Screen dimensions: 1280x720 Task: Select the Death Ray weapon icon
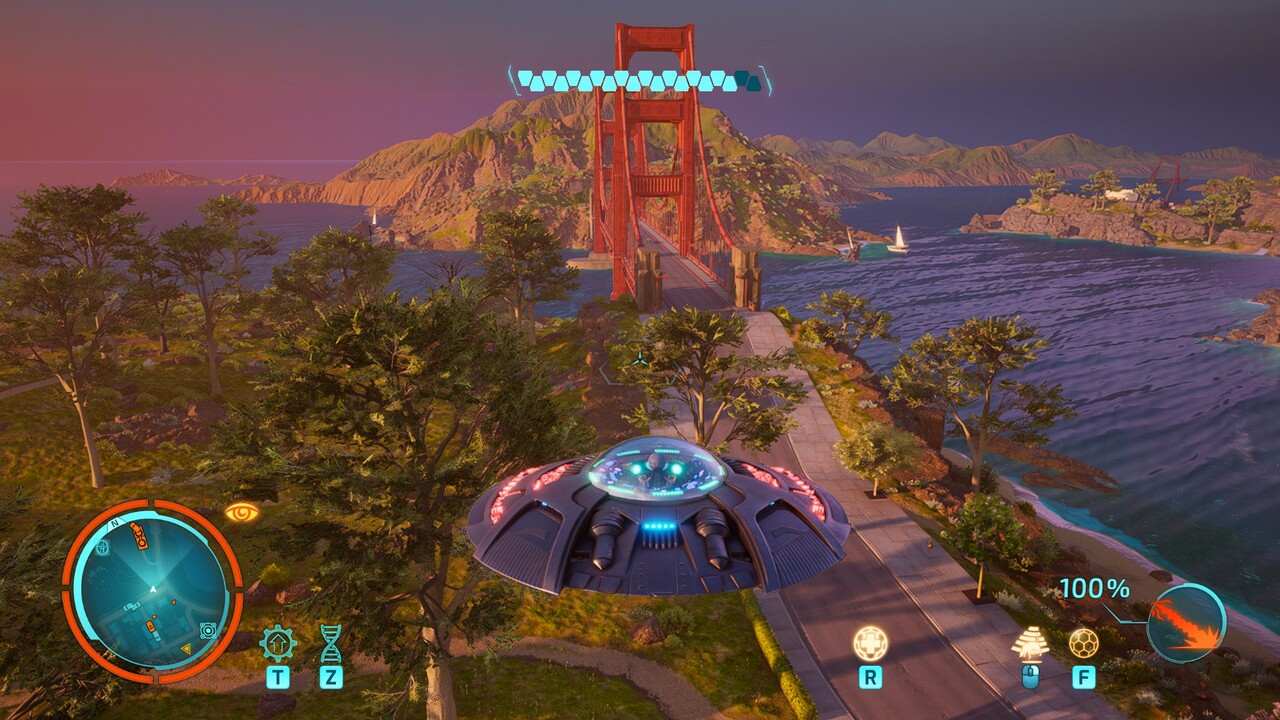1186,623
